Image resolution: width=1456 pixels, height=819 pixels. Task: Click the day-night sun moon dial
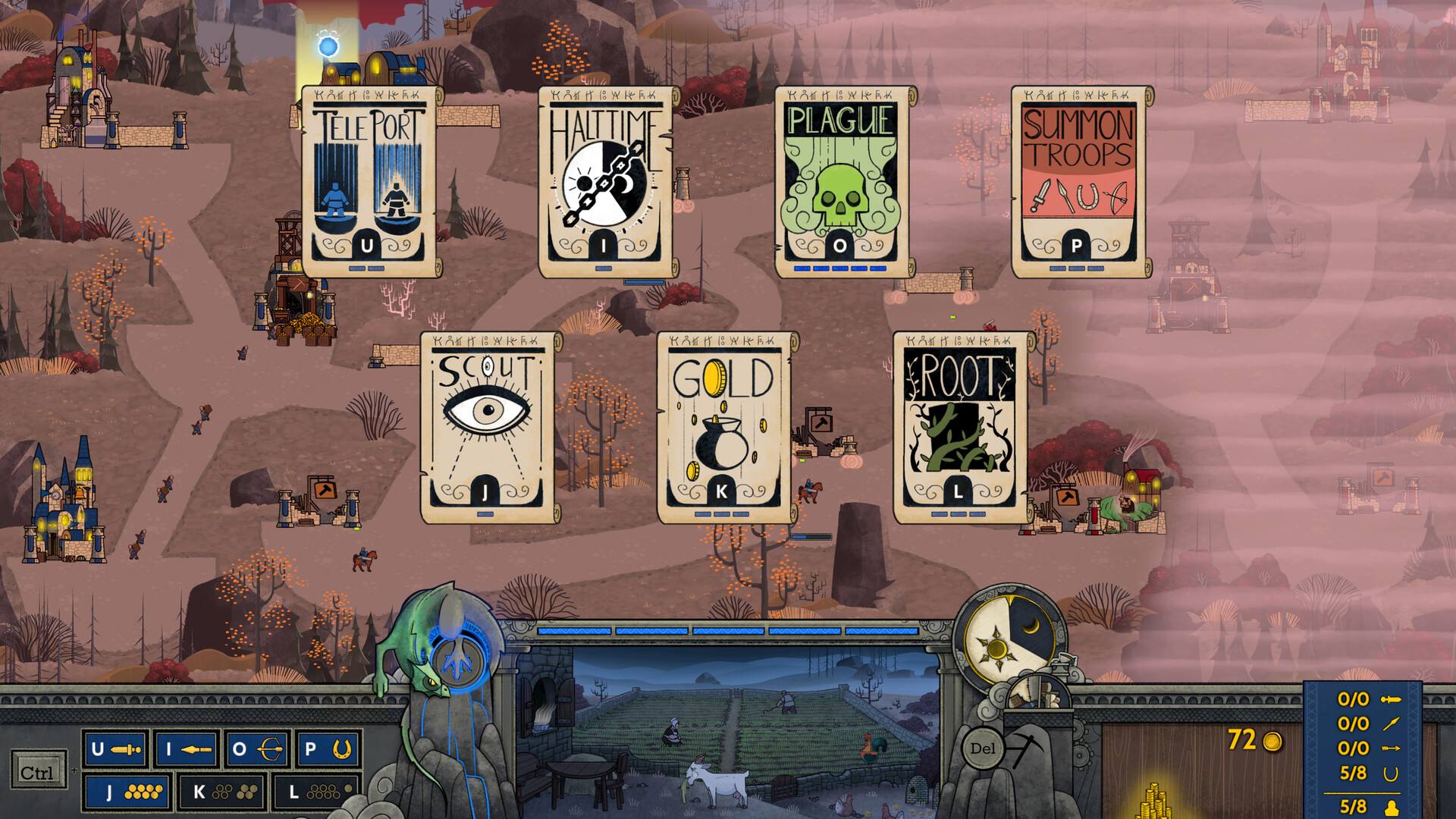click(1003, 635)
